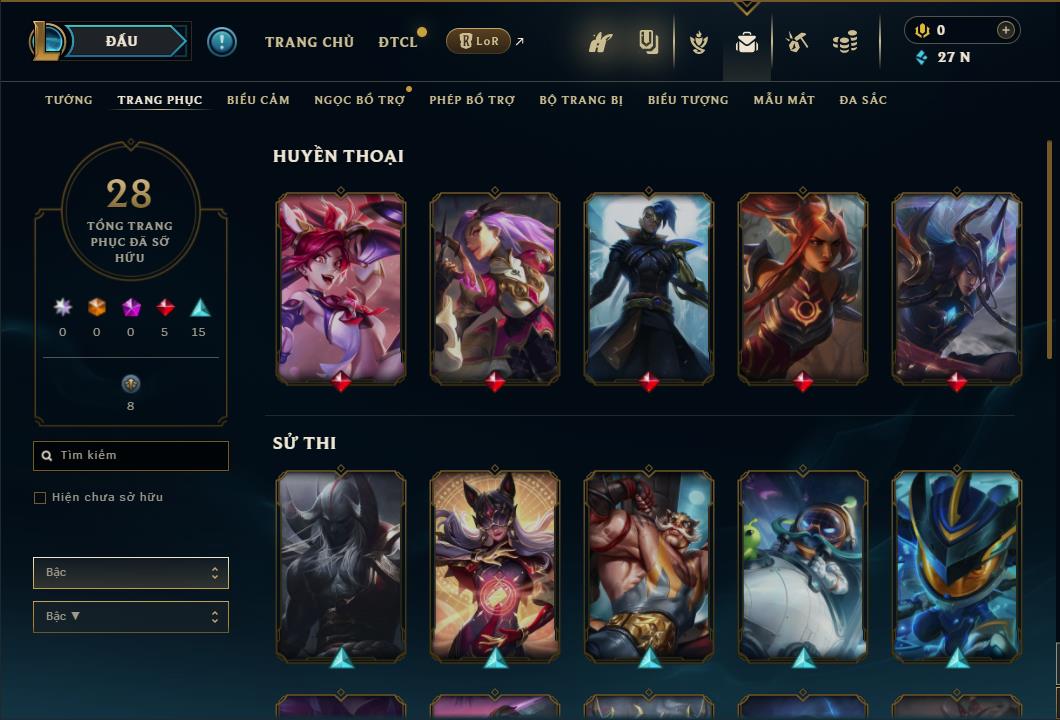View the MẪU MẮT tab
This screenshot has height=720, width=1060.
784,100
